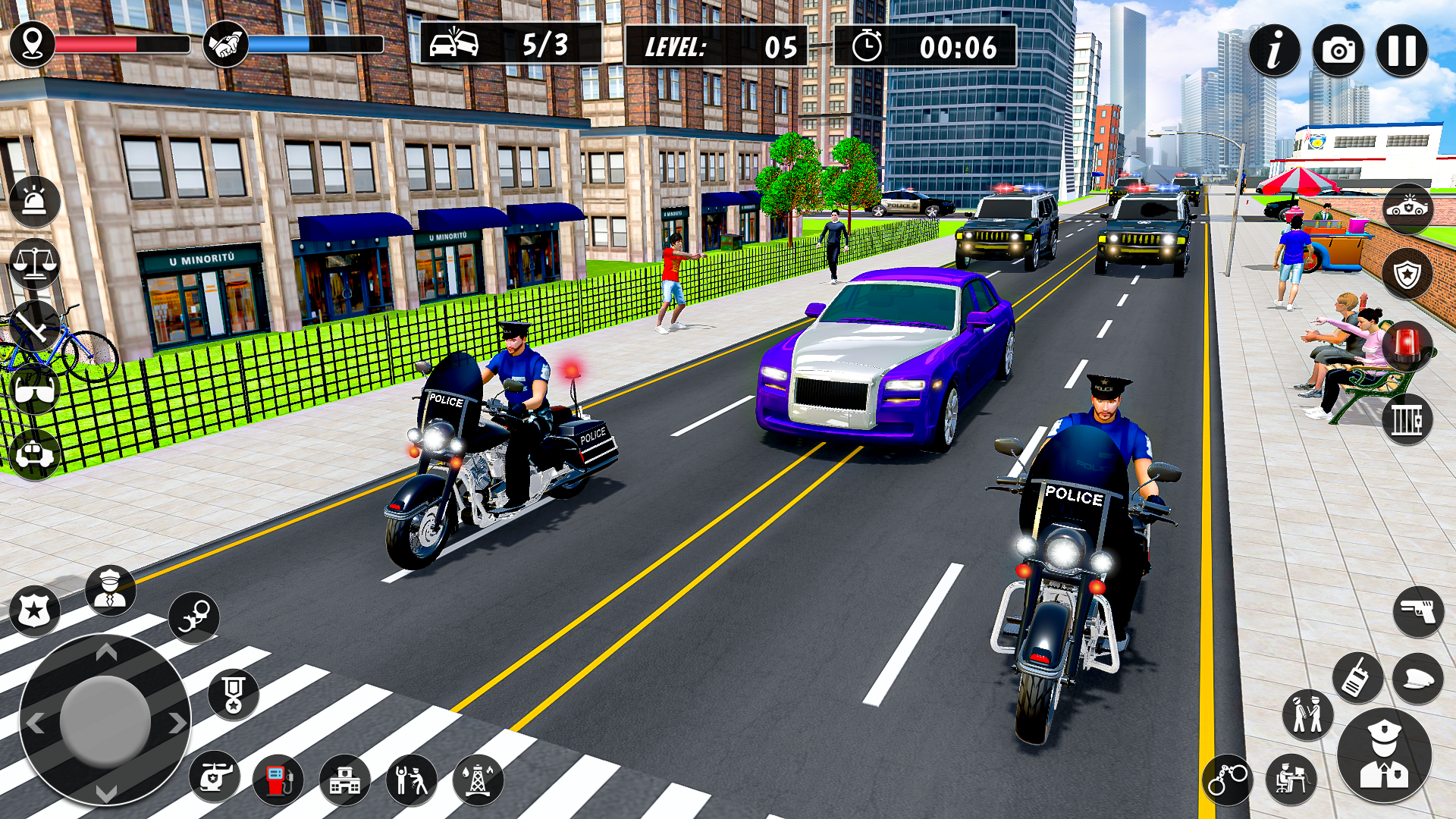Image resolution: width=1456 pixels, height=819 pixels.
Task: Select the taxi car icon on left sidebar
Action: tap(33, 451)
